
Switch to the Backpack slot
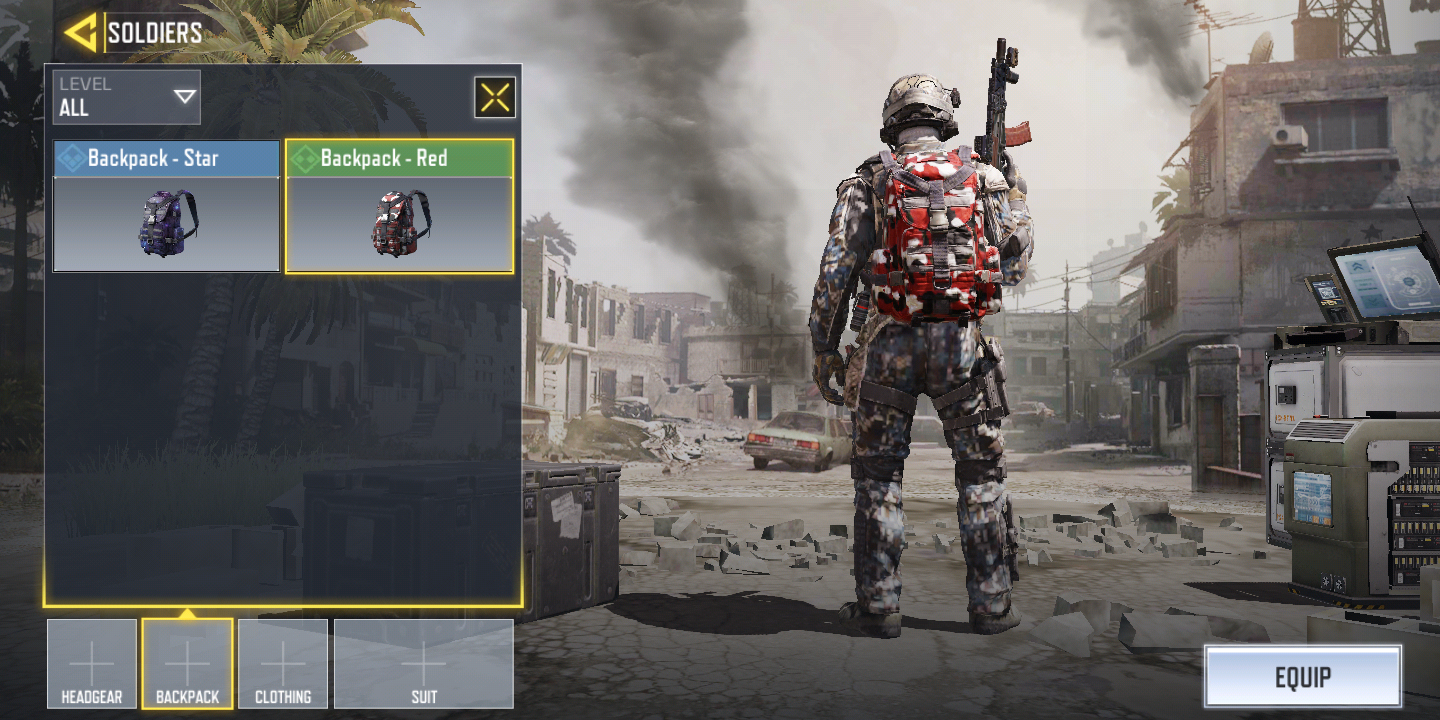pyautogui.click(x=187, y=664)
